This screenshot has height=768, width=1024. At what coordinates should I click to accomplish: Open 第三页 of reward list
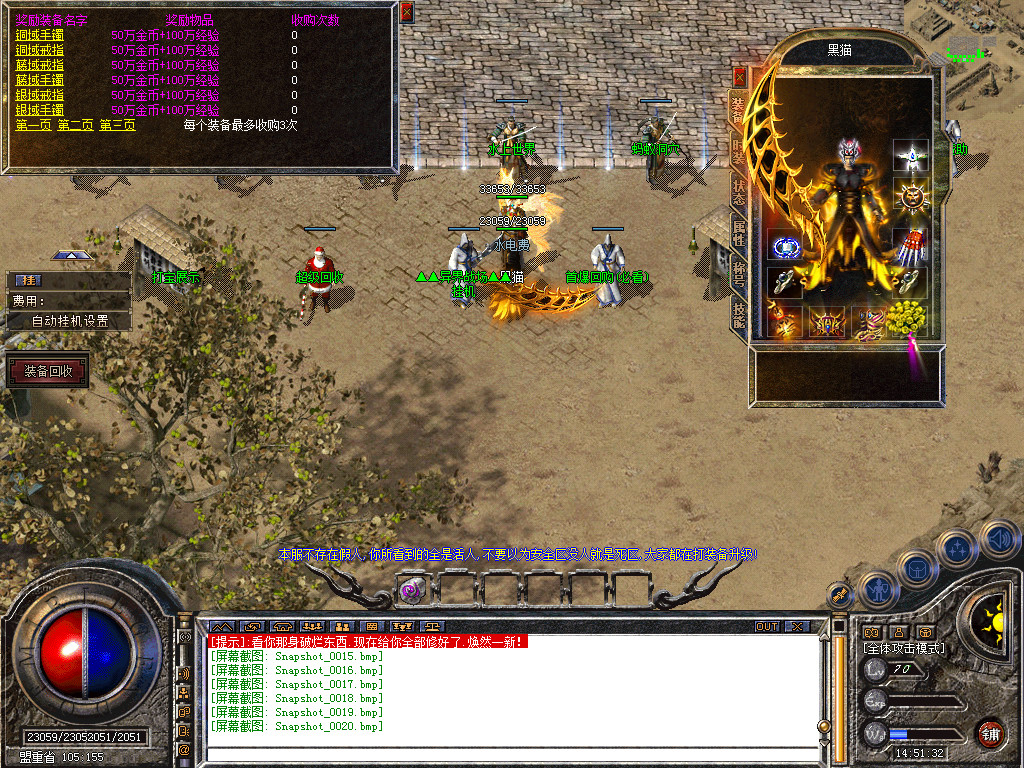[117, 125]
